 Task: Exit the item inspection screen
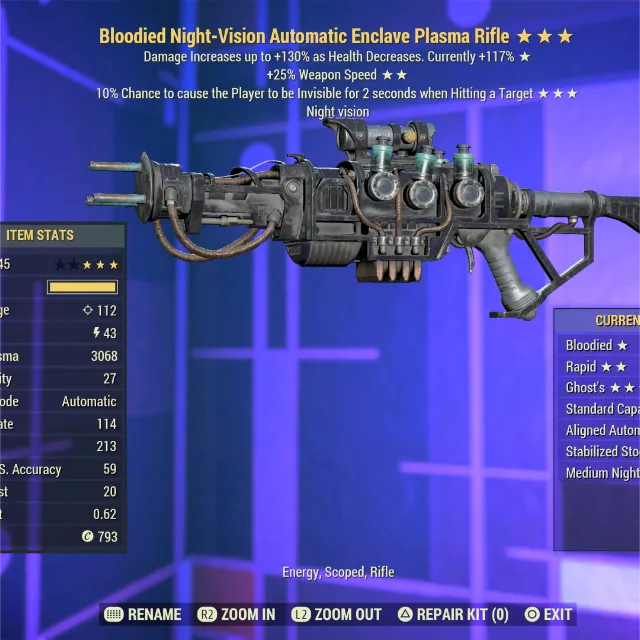click(x=548, y=614)
